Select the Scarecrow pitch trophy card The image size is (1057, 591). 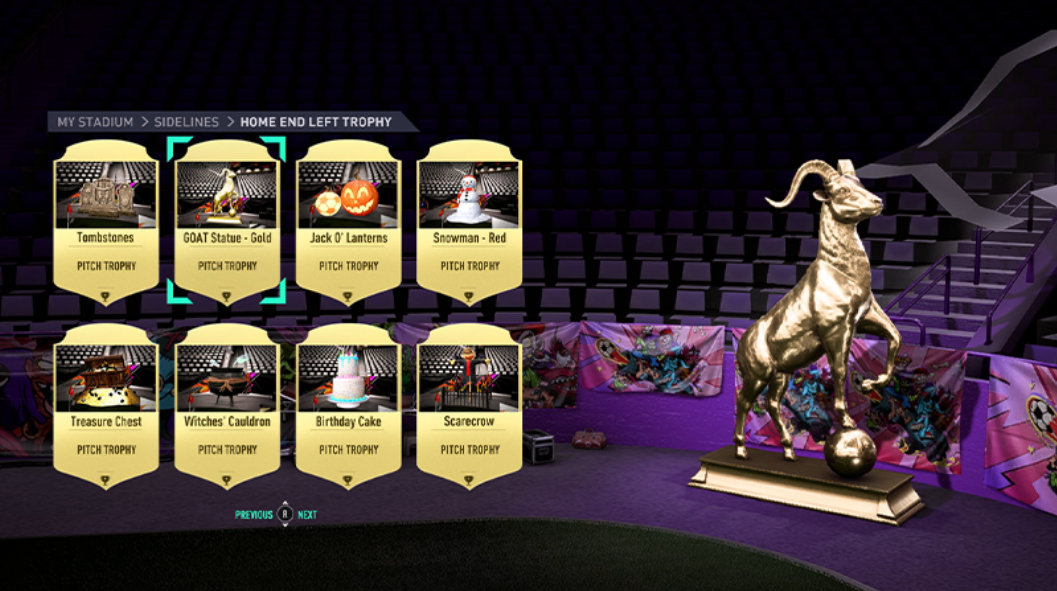[467, 405]
